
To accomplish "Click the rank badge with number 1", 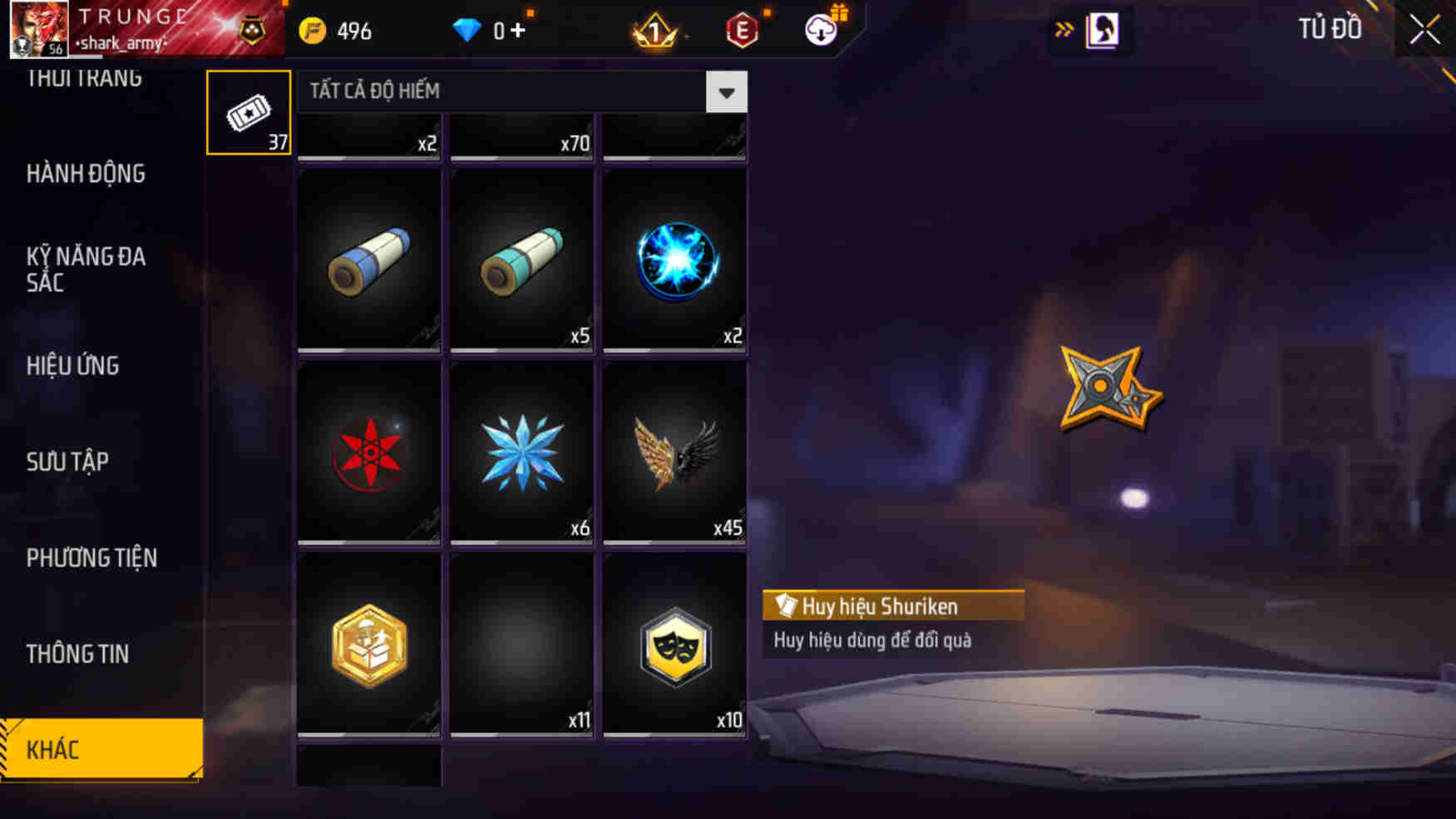I will 654,29.
